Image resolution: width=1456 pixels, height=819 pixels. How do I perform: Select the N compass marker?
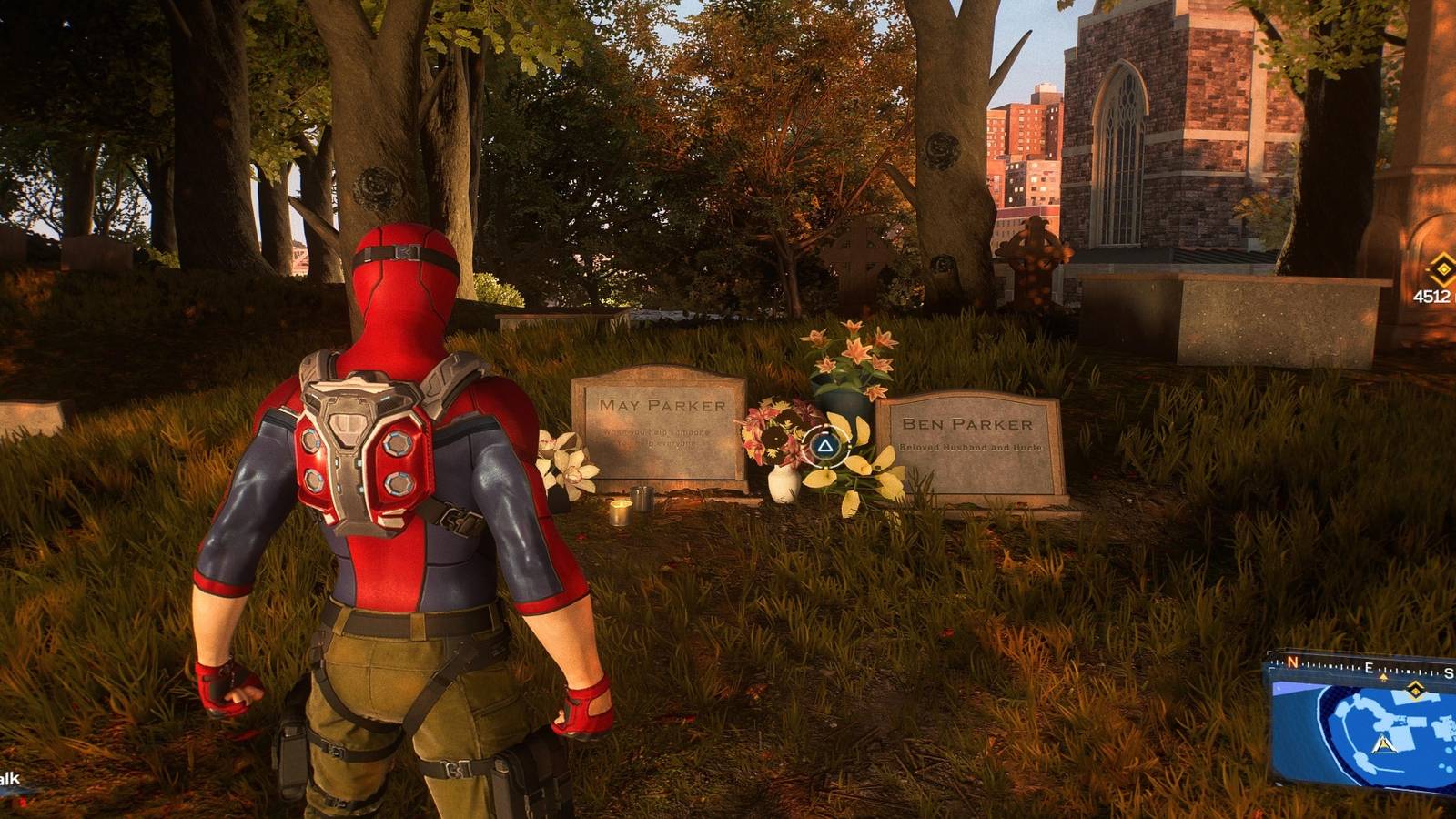[1292, 662]
